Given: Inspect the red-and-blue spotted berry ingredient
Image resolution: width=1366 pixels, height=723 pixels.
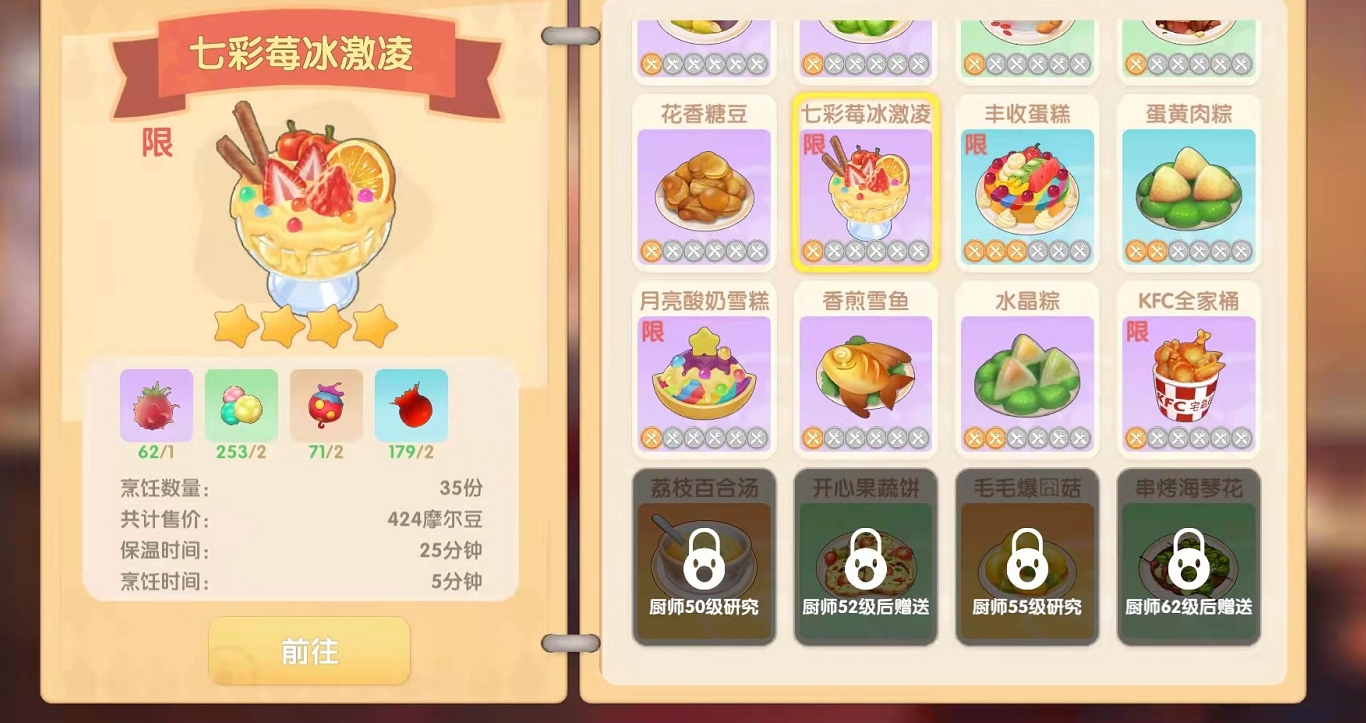Looking at the screenshot, I should 326,405.
